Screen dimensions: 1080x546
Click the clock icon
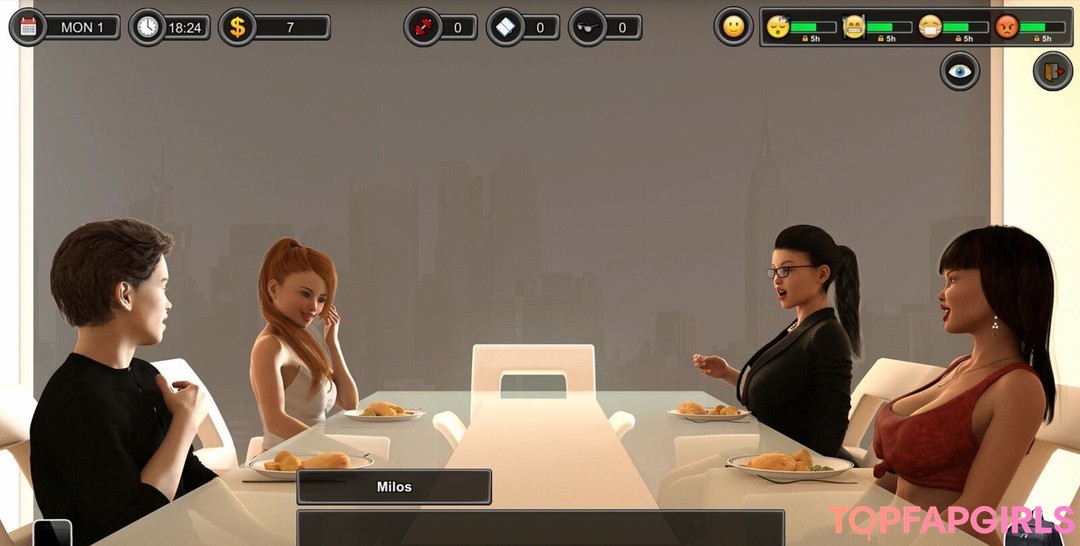point(148,27)
